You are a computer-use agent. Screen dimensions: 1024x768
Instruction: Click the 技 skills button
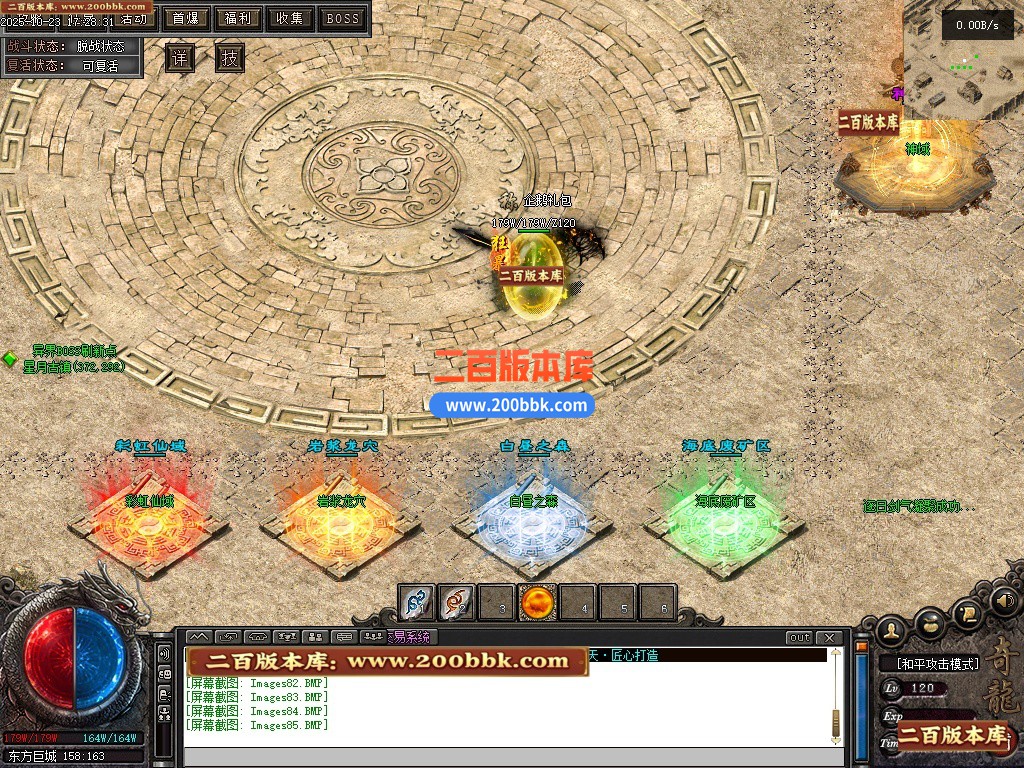[x=230, y=59]
